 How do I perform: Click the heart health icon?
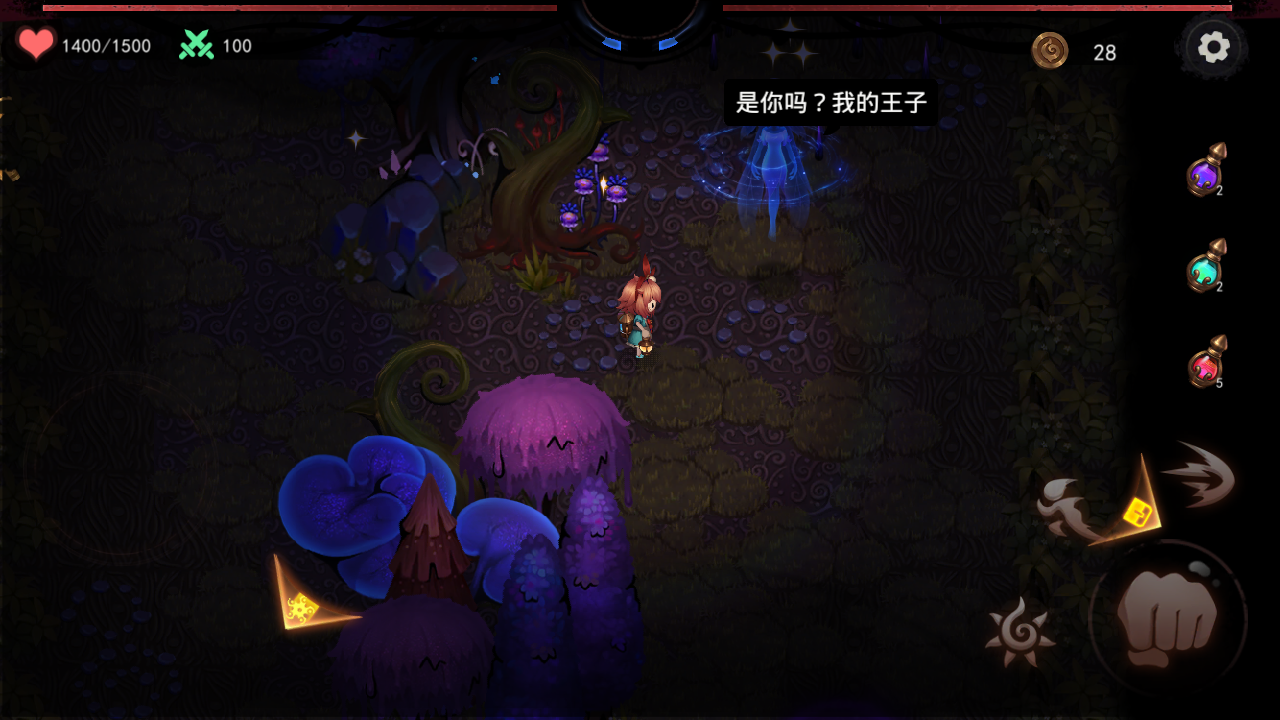[x=36, y=44]
